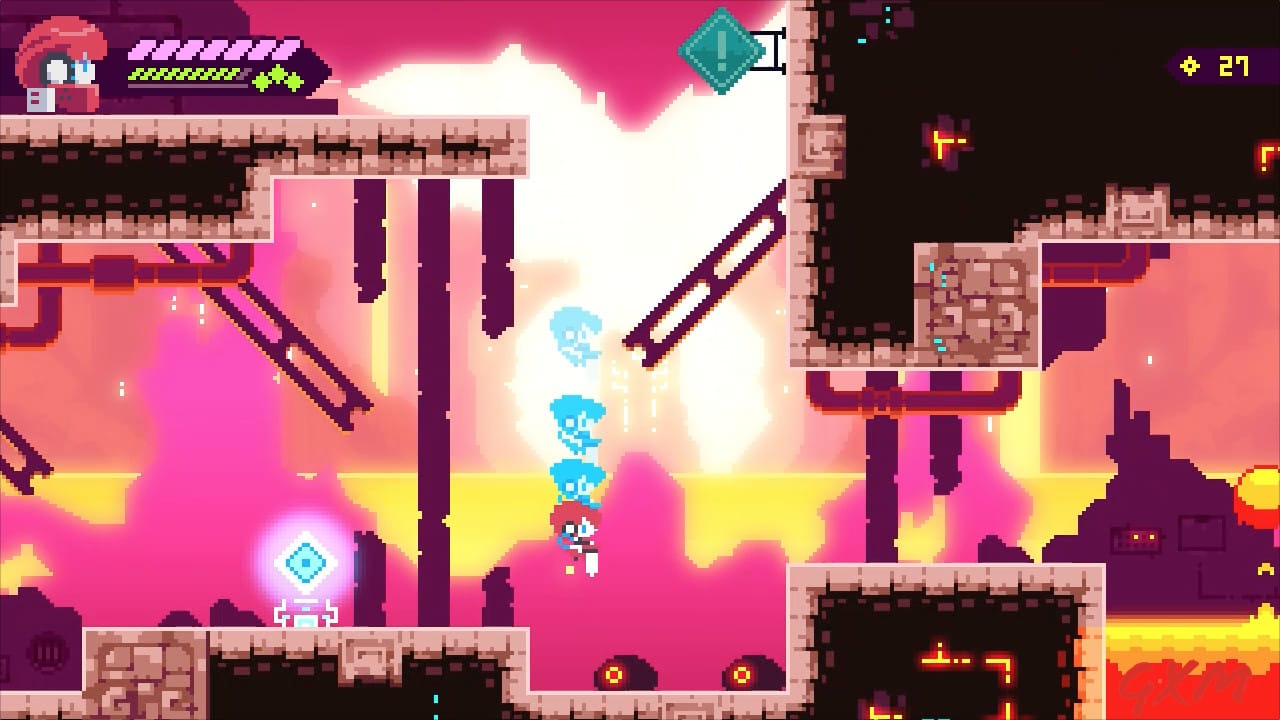Click the yellow star currency icon

tap(1189, 66)
